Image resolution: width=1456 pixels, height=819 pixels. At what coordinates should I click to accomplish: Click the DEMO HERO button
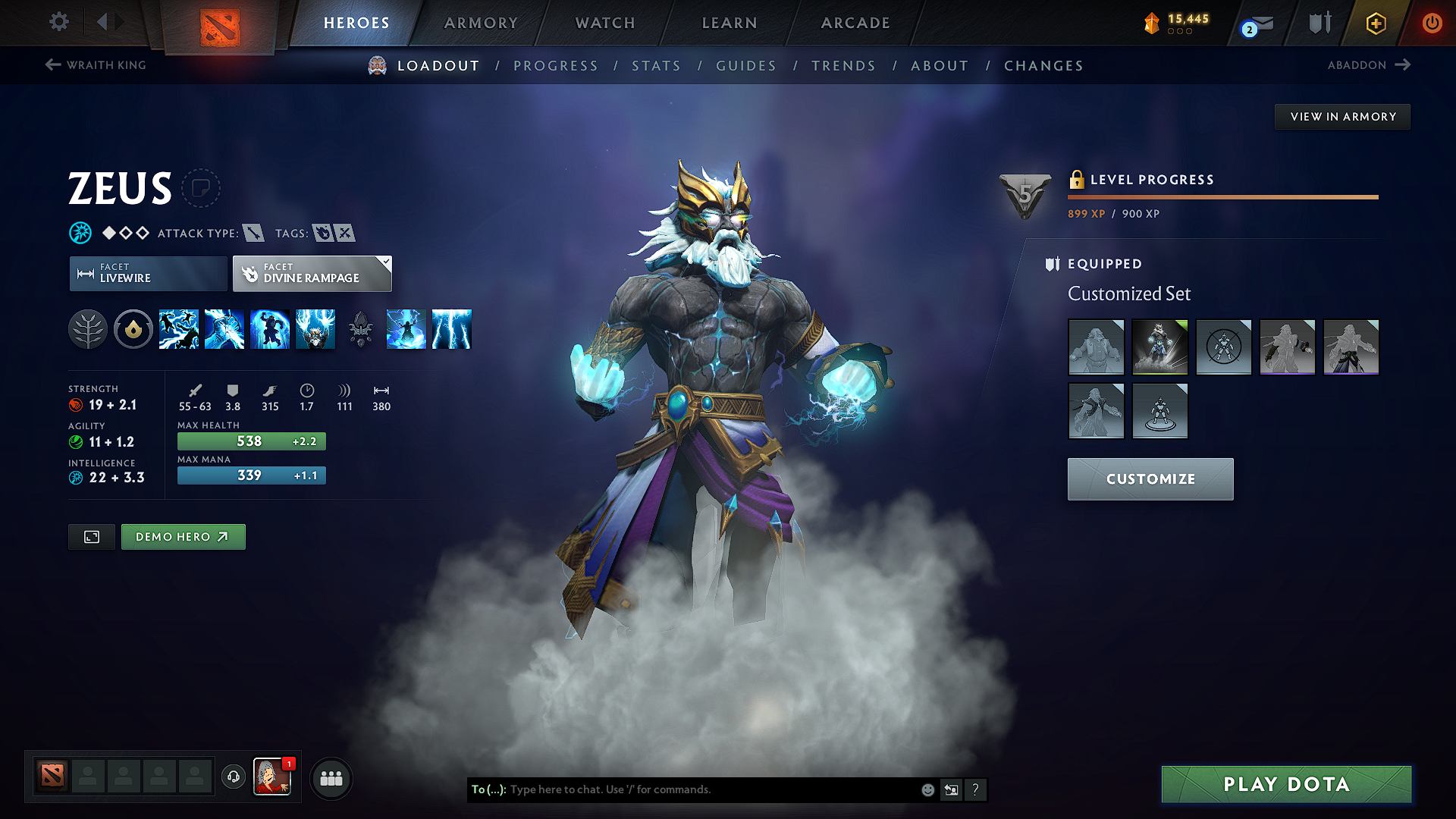click(x=183, y=536)
